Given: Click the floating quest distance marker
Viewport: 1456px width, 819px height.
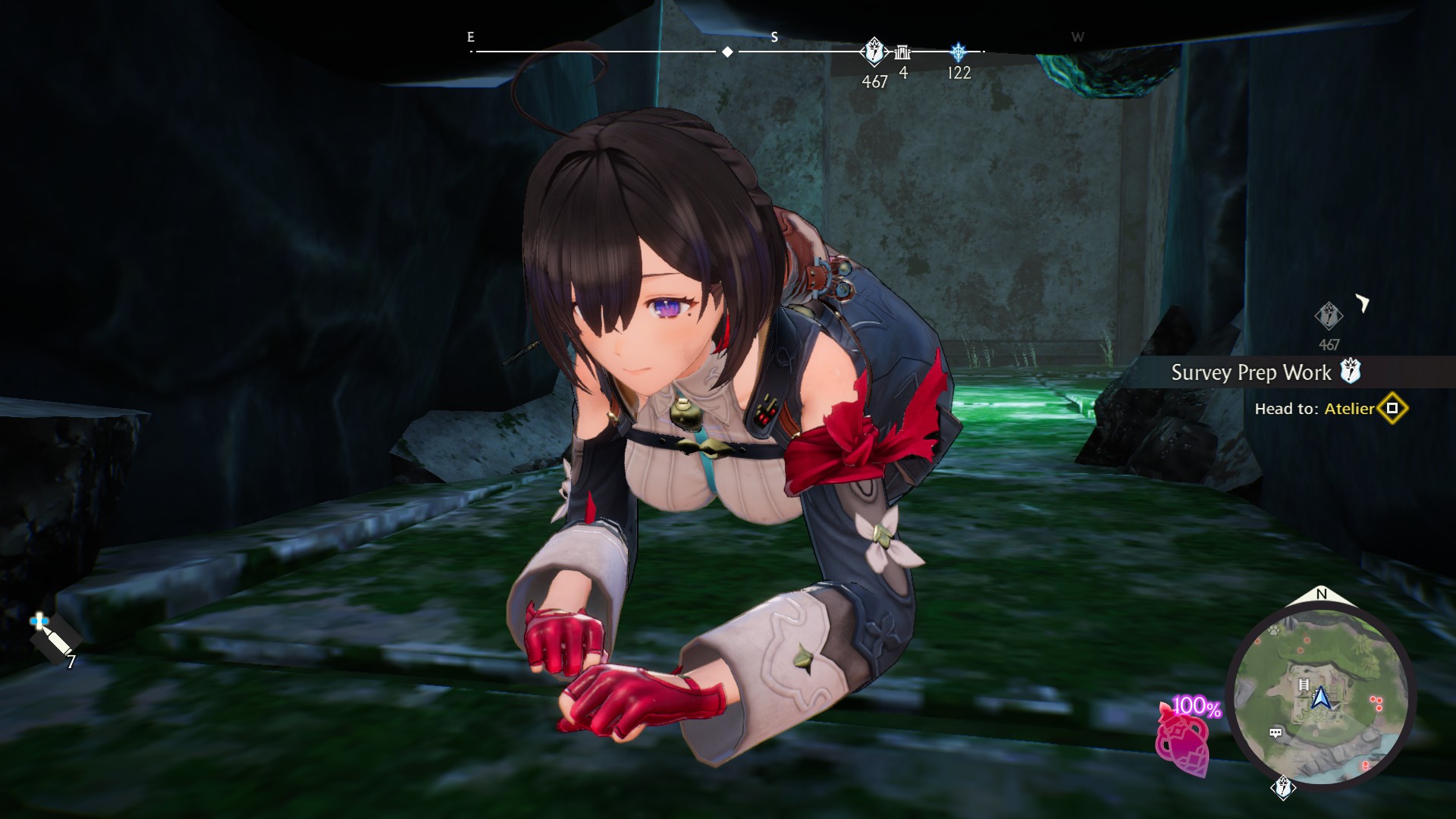Looking at the screenshot, I should 1329,315.
